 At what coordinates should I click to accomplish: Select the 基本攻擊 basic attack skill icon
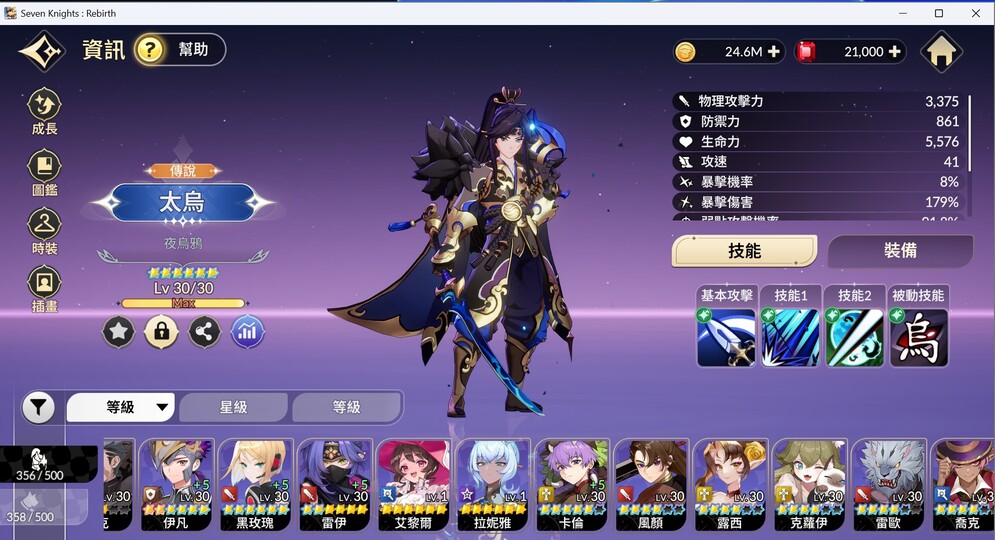[726, 337]
